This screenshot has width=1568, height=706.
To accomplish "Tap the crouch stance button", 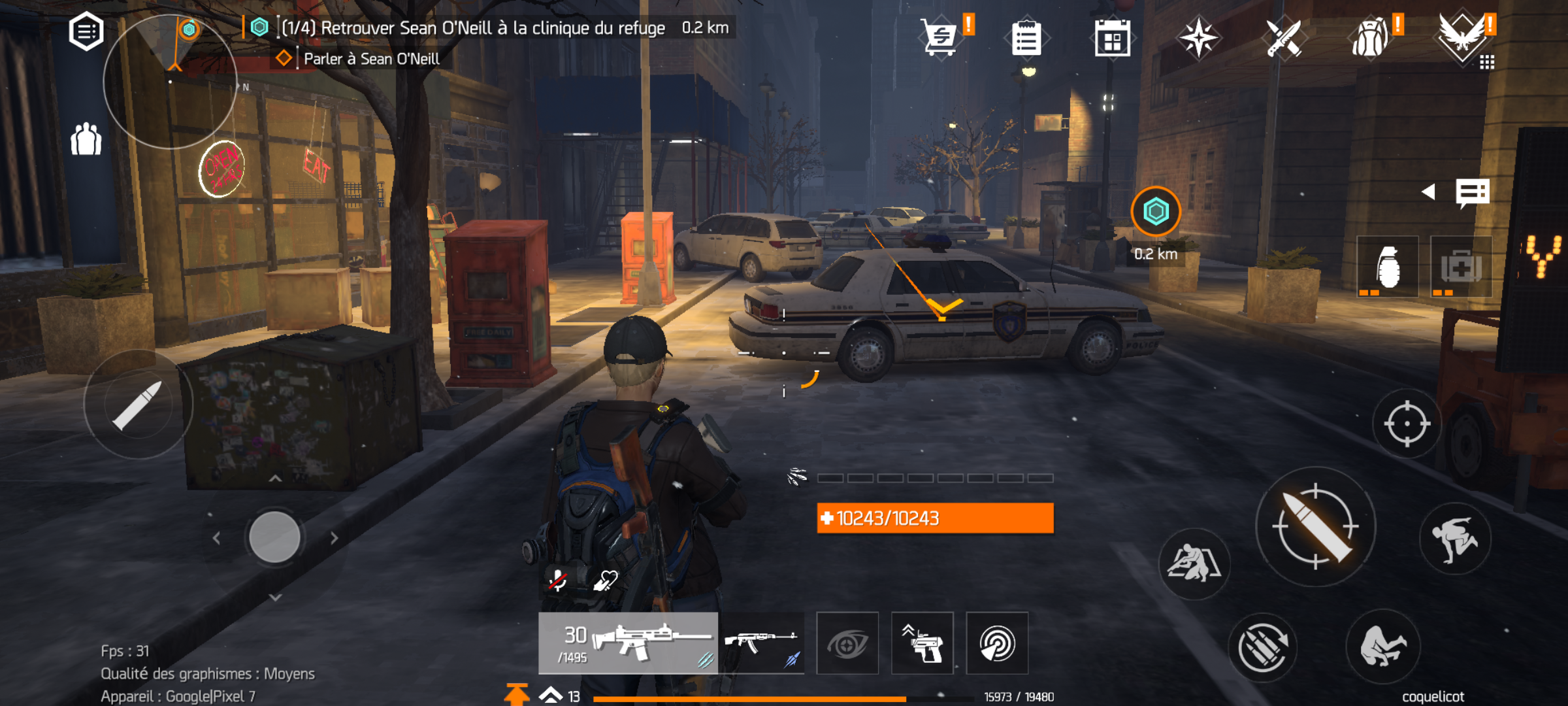I will tap(1382, 646).
